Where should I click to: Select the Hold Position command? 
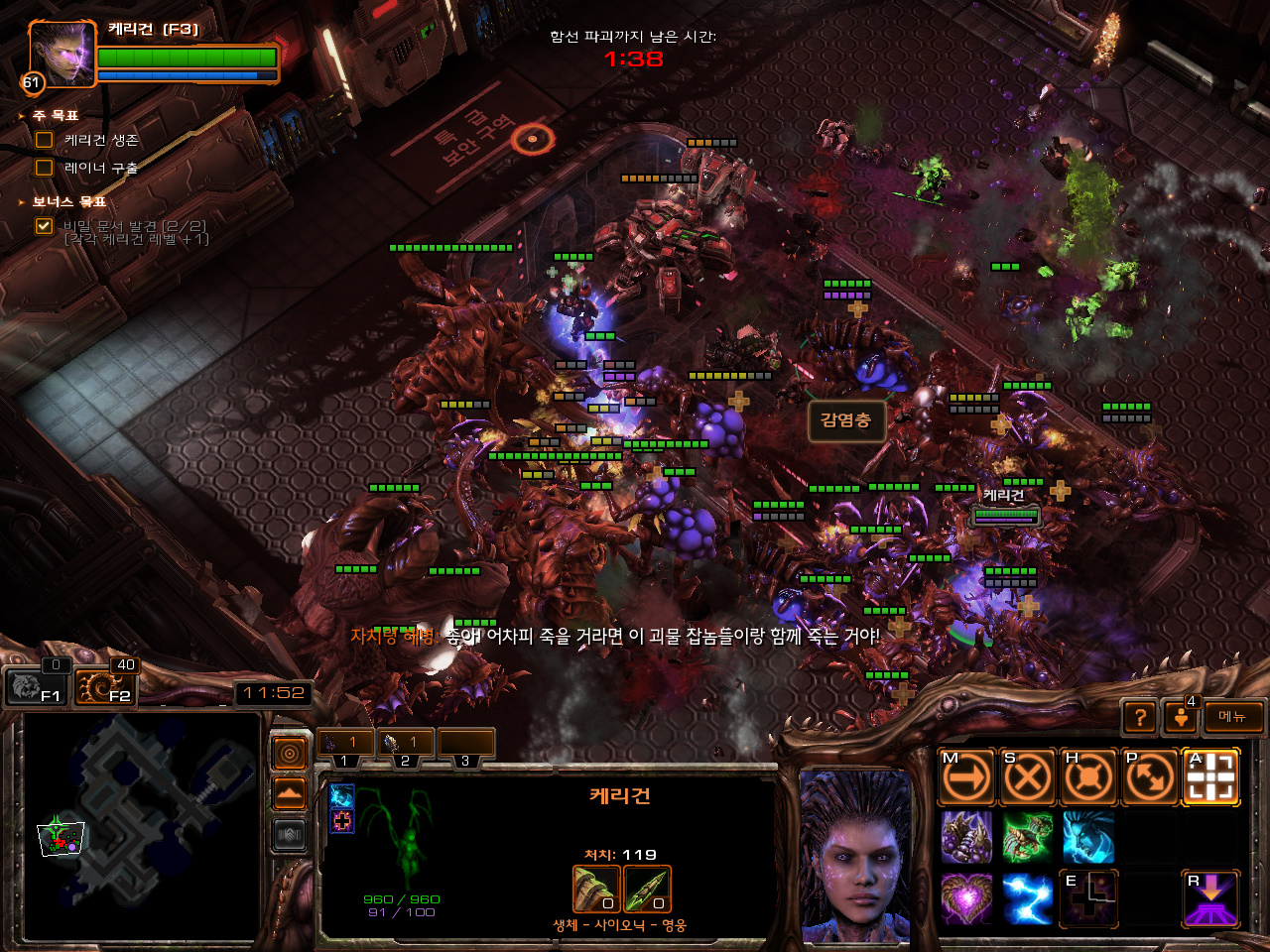tap(1088, 777)
